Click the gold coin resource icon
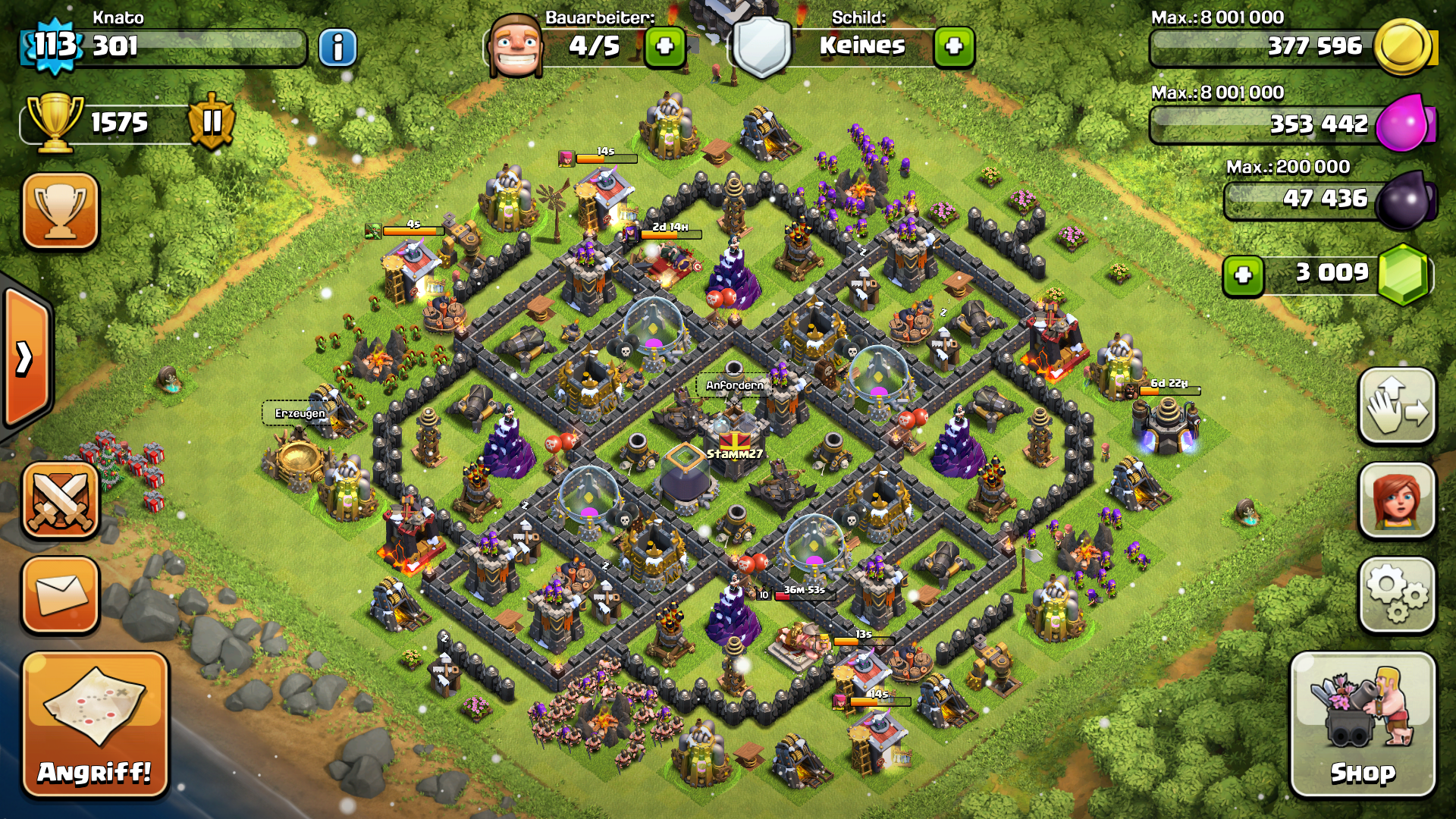 point(1403,47)
